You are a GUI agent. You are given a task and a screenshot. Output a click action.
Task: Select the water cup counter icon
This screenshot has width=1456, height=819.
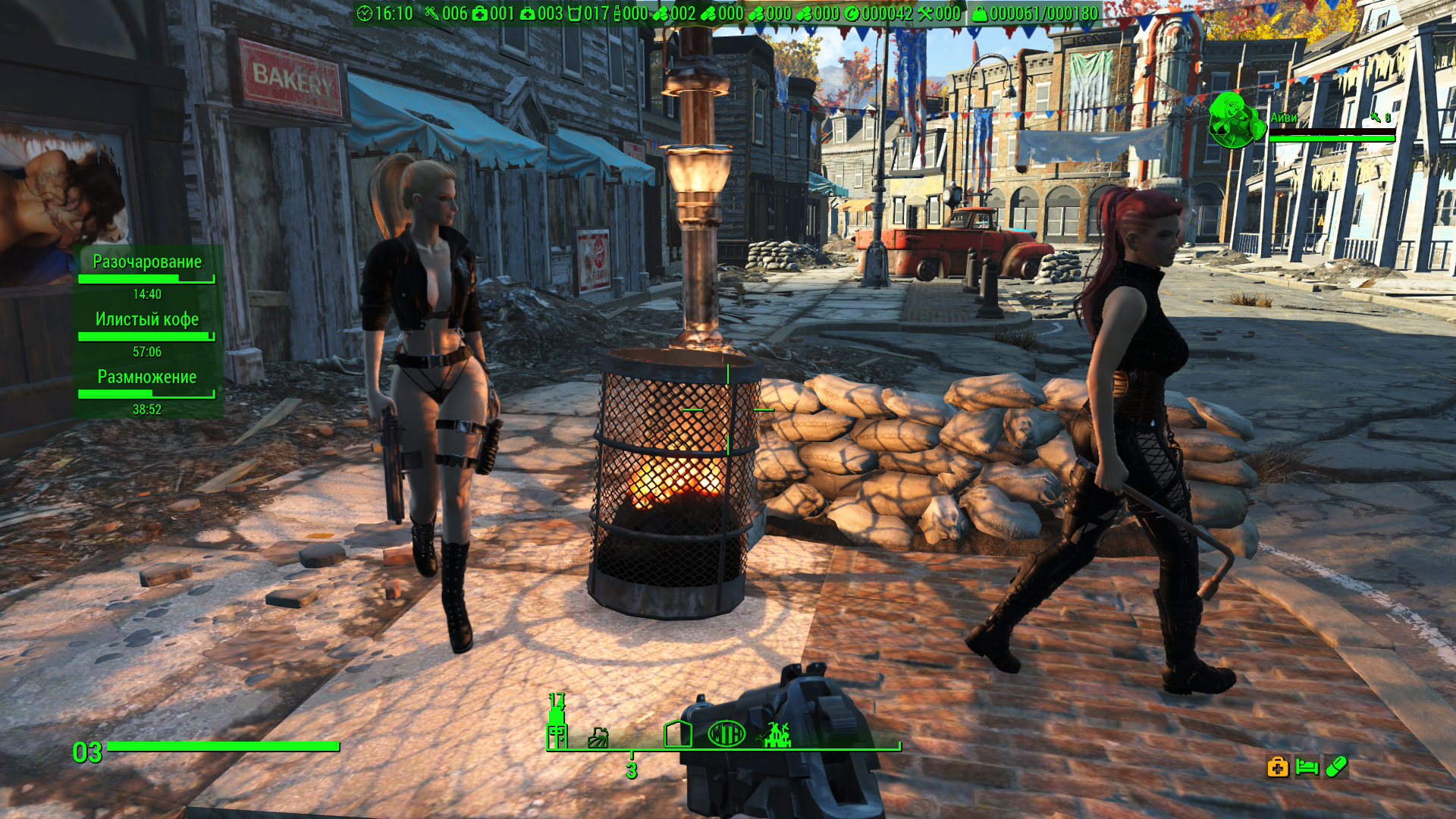[x=574, y=14]
